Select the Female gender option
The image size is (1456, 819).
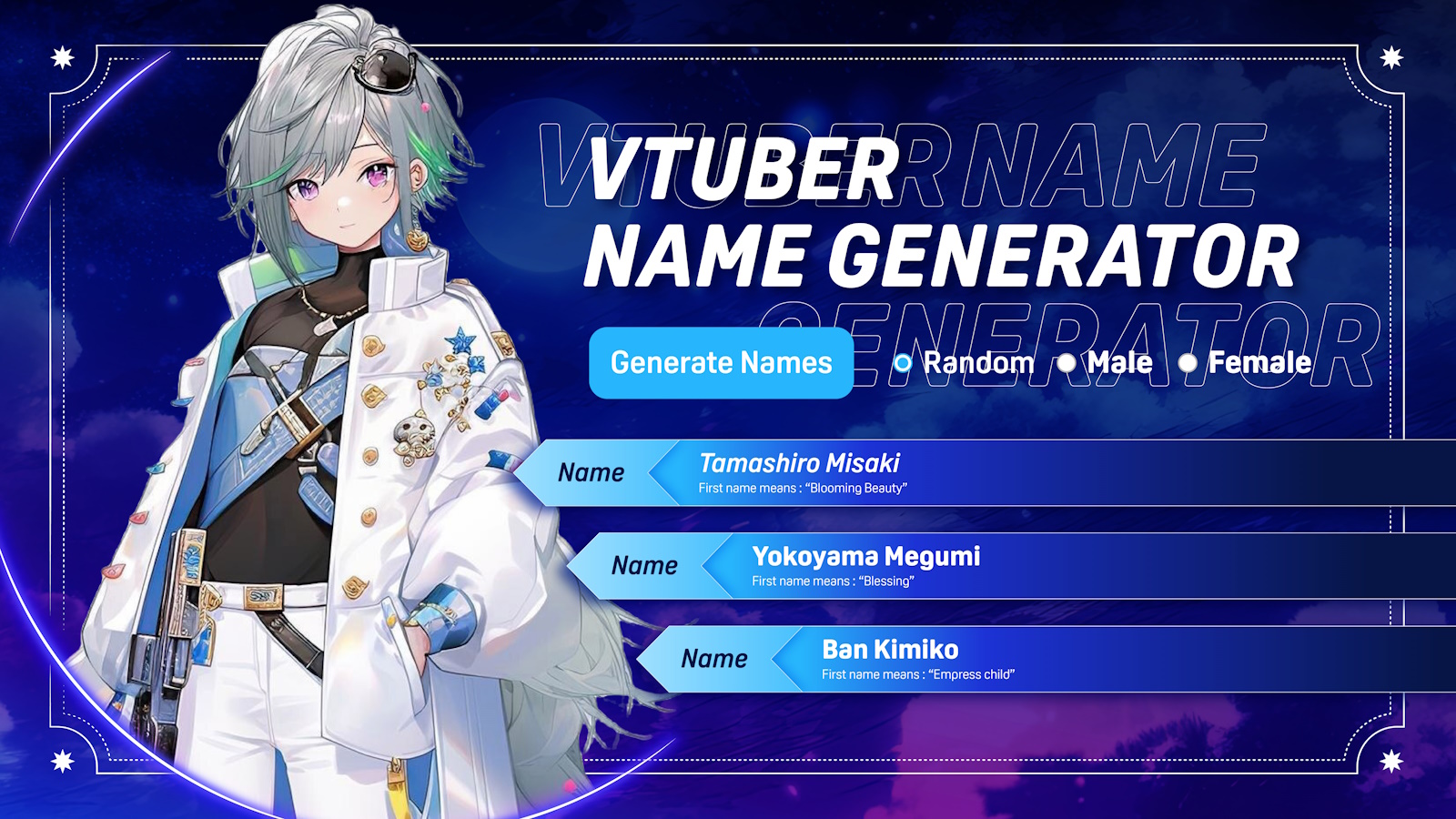[1188, 363]
